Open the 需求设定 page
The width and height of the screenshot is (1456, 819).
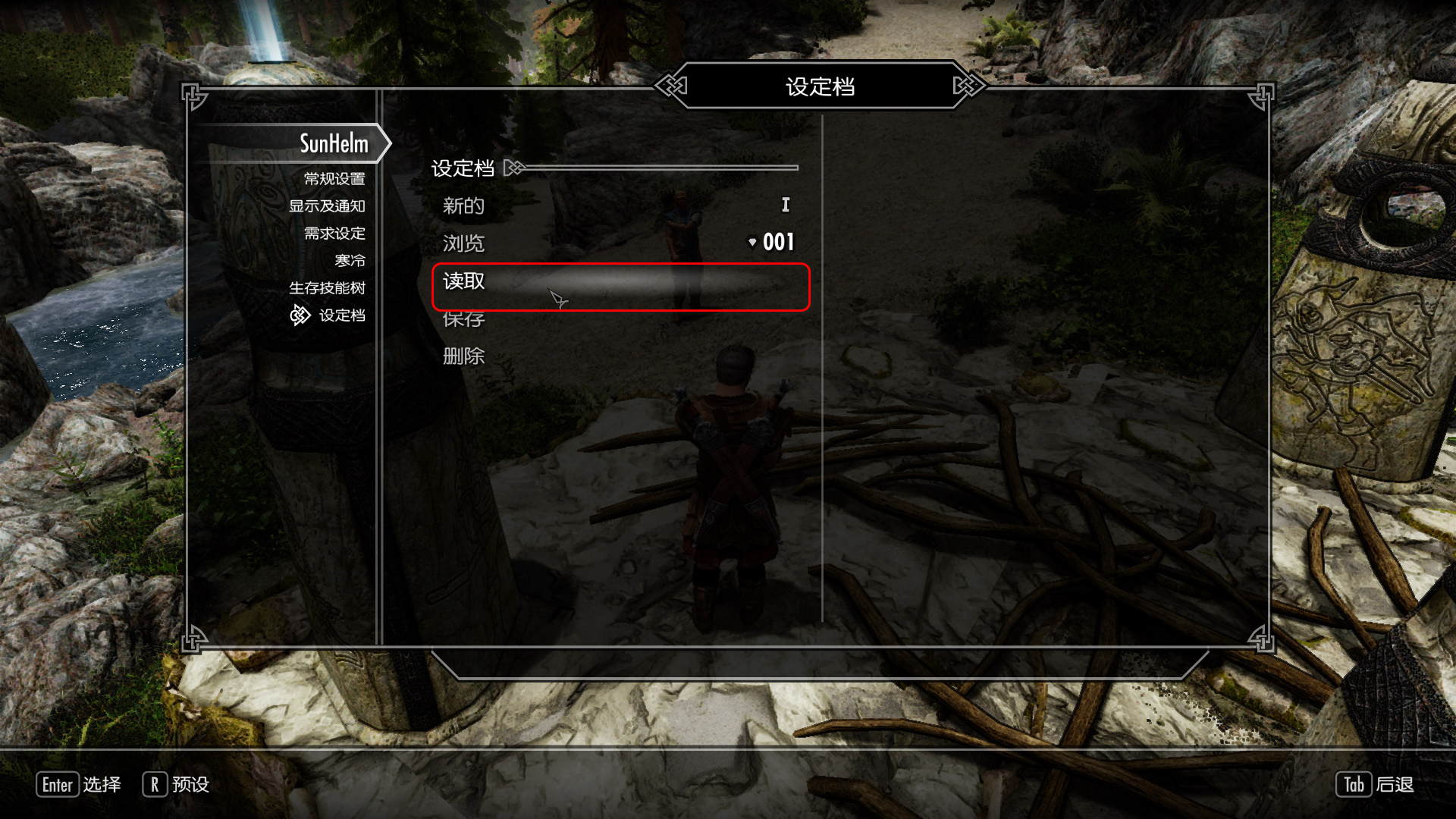[x=334, y=234]
